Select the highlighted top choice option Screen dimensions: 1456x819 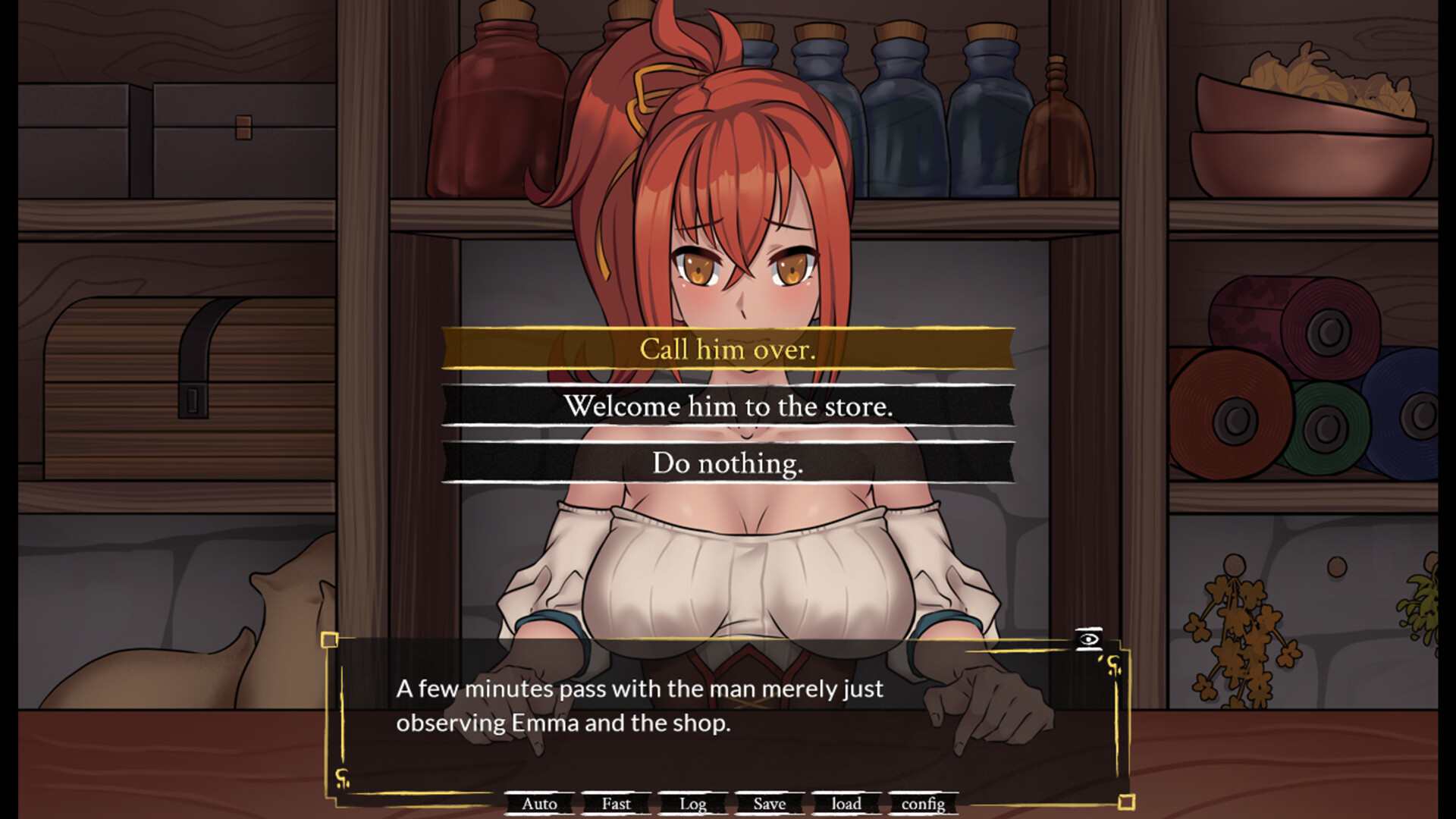[727, 350]
